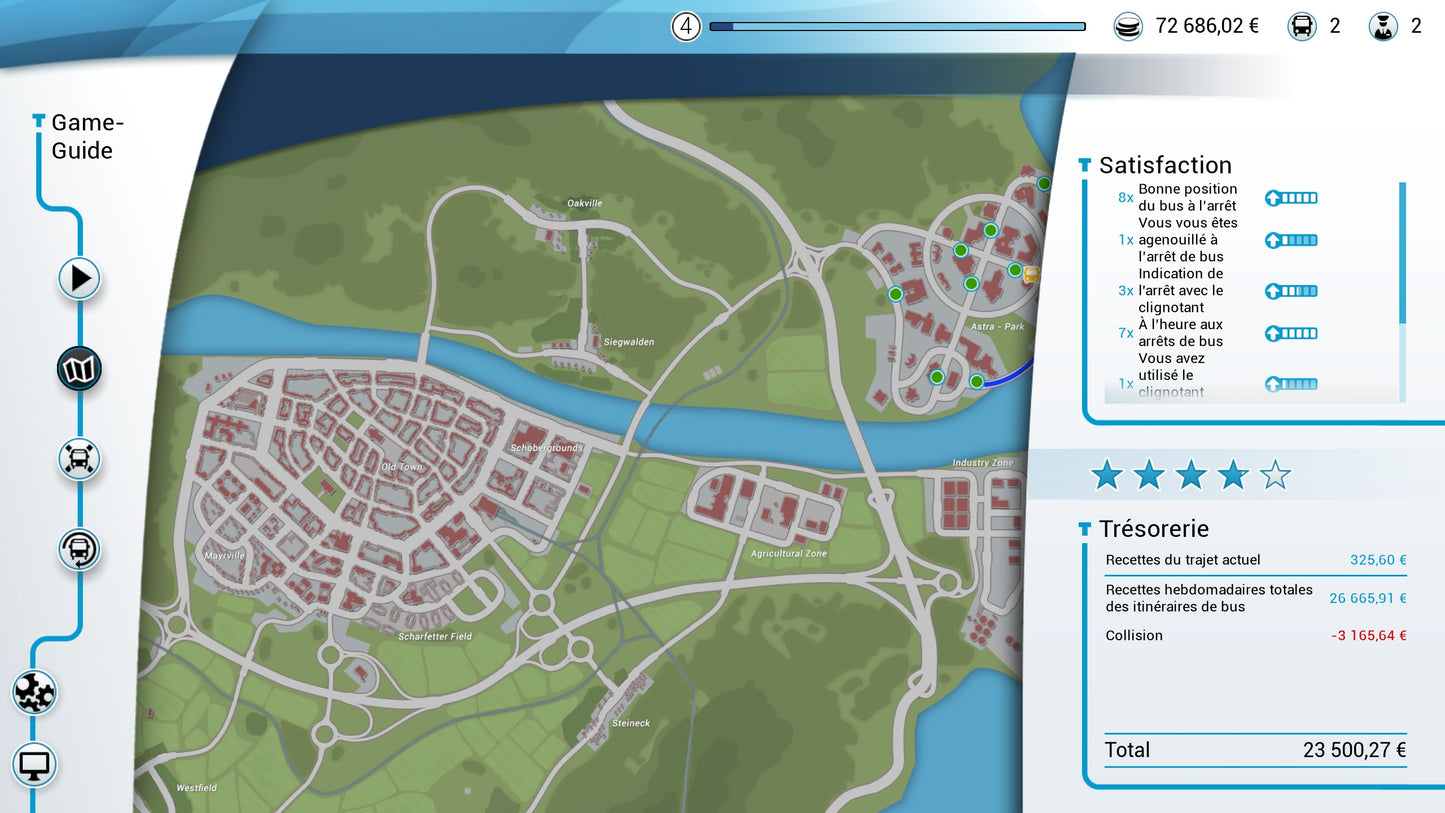1445x813 pixels.
Task: Click the Play icon to resume the game
Action: coord(79,279)
